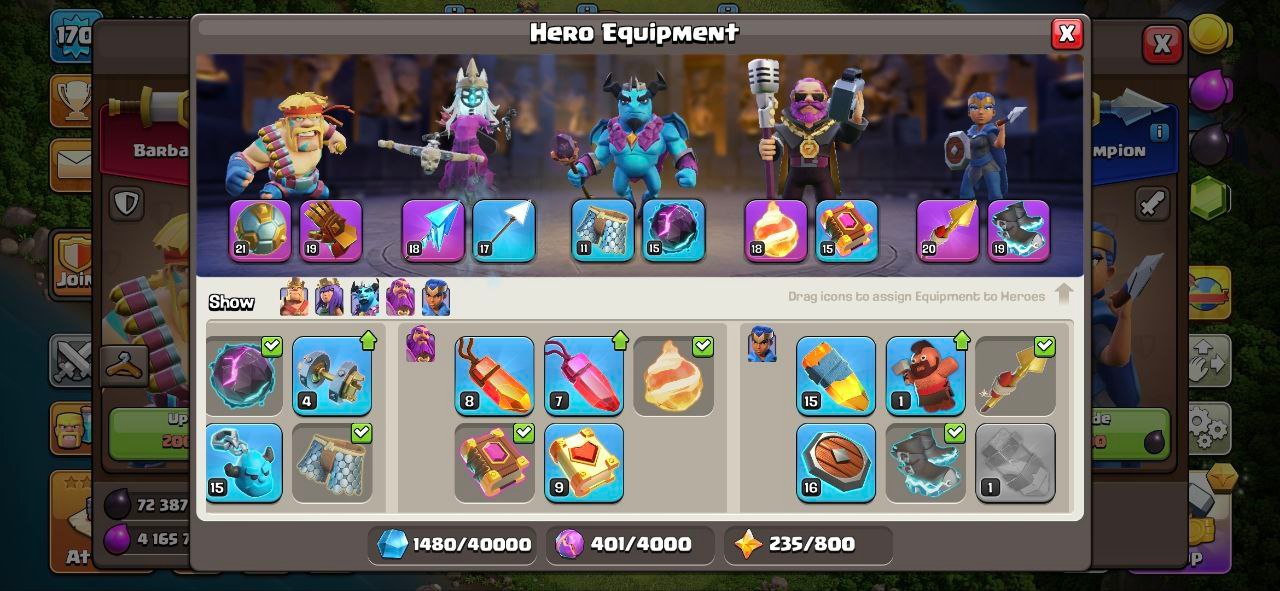Pick the level 16 Seeking Shield equipment

[836, 463]
